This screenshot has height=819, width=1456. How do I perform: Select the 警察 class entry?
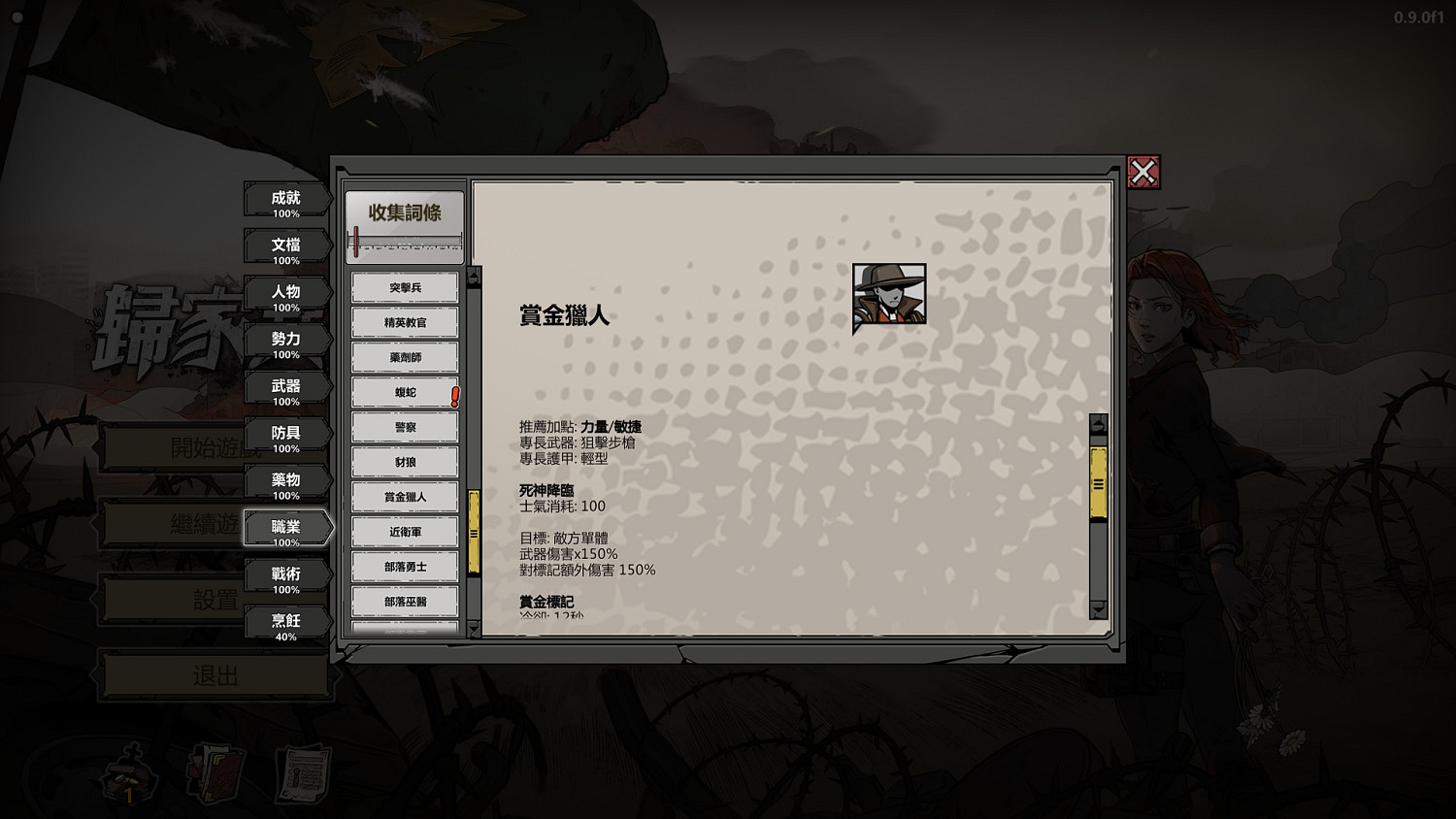tap(405, 427)
